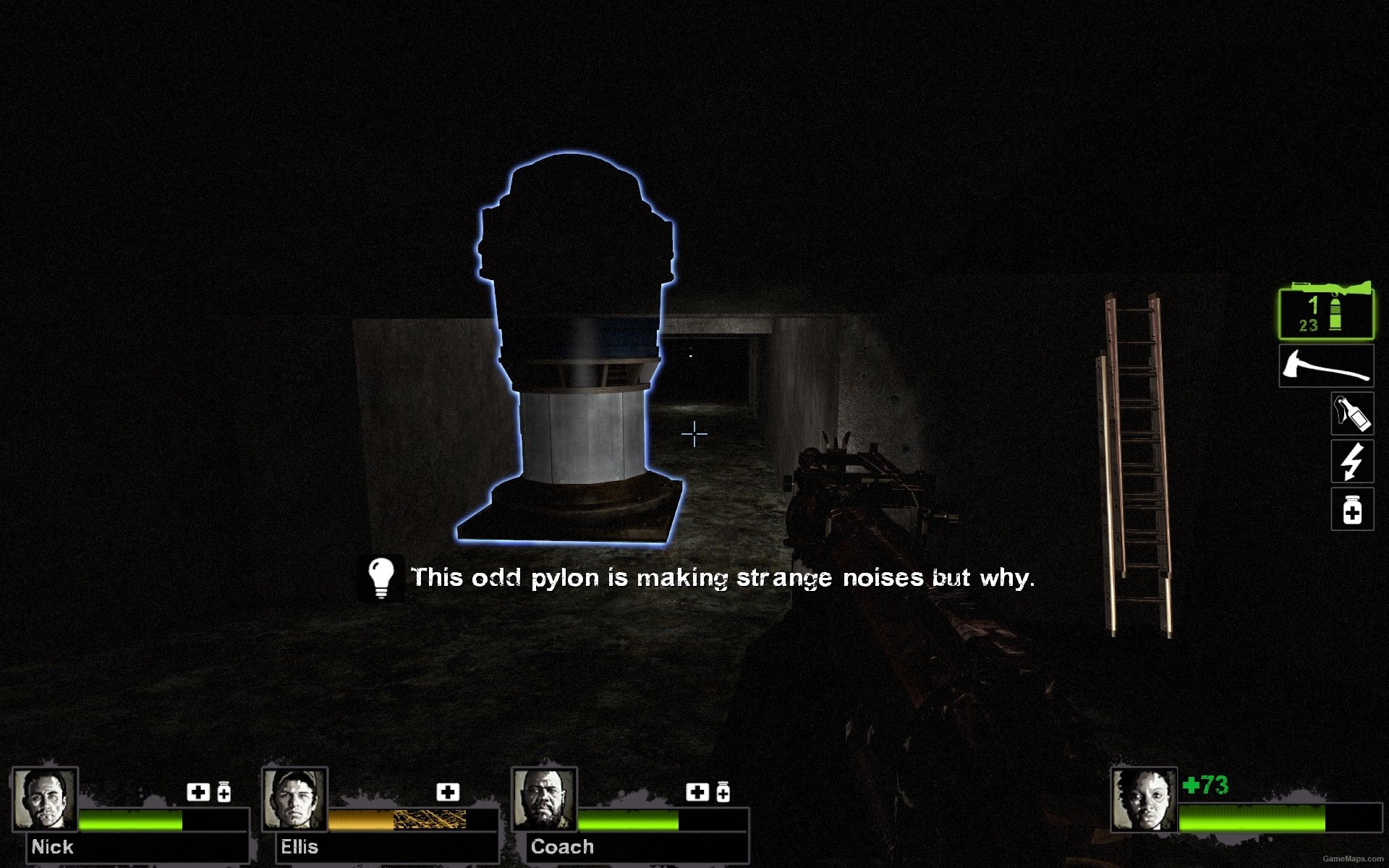
Task: Choose the defibrillator lightning bolt slot
Action: click(x=1351, y=461)
